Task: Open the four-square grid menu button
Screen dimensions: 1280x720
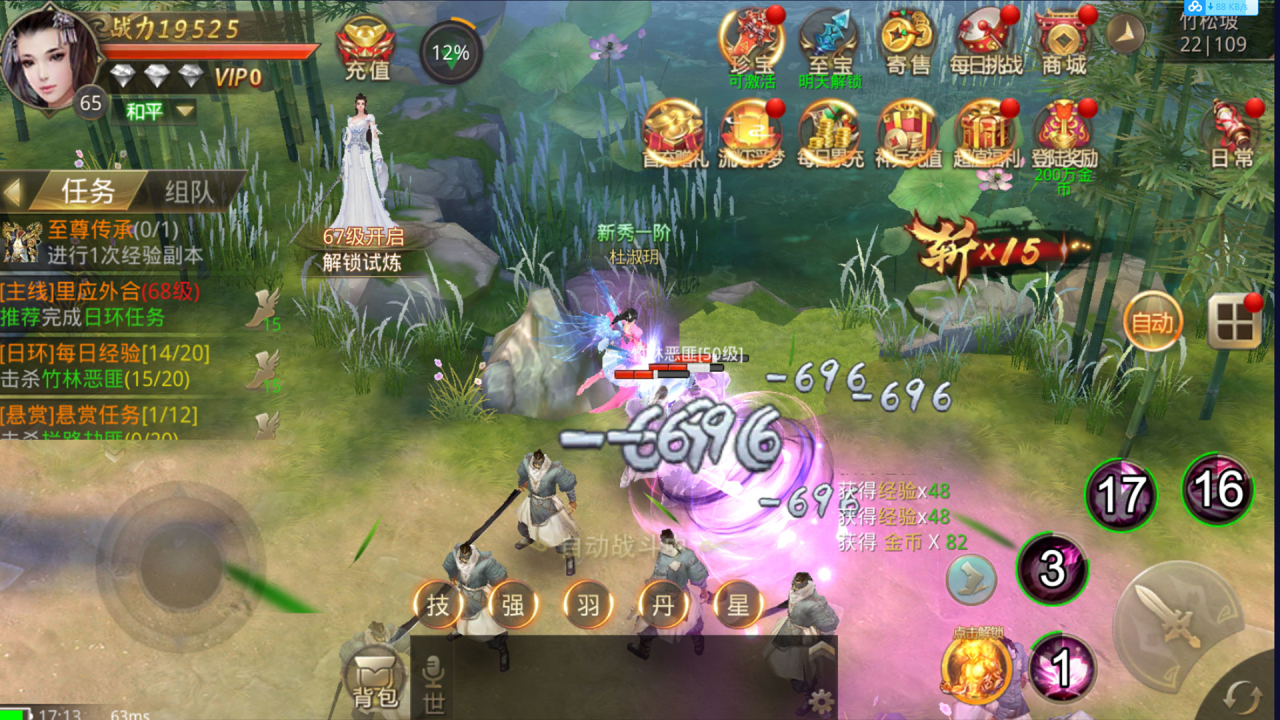Action: [1234, 322]
